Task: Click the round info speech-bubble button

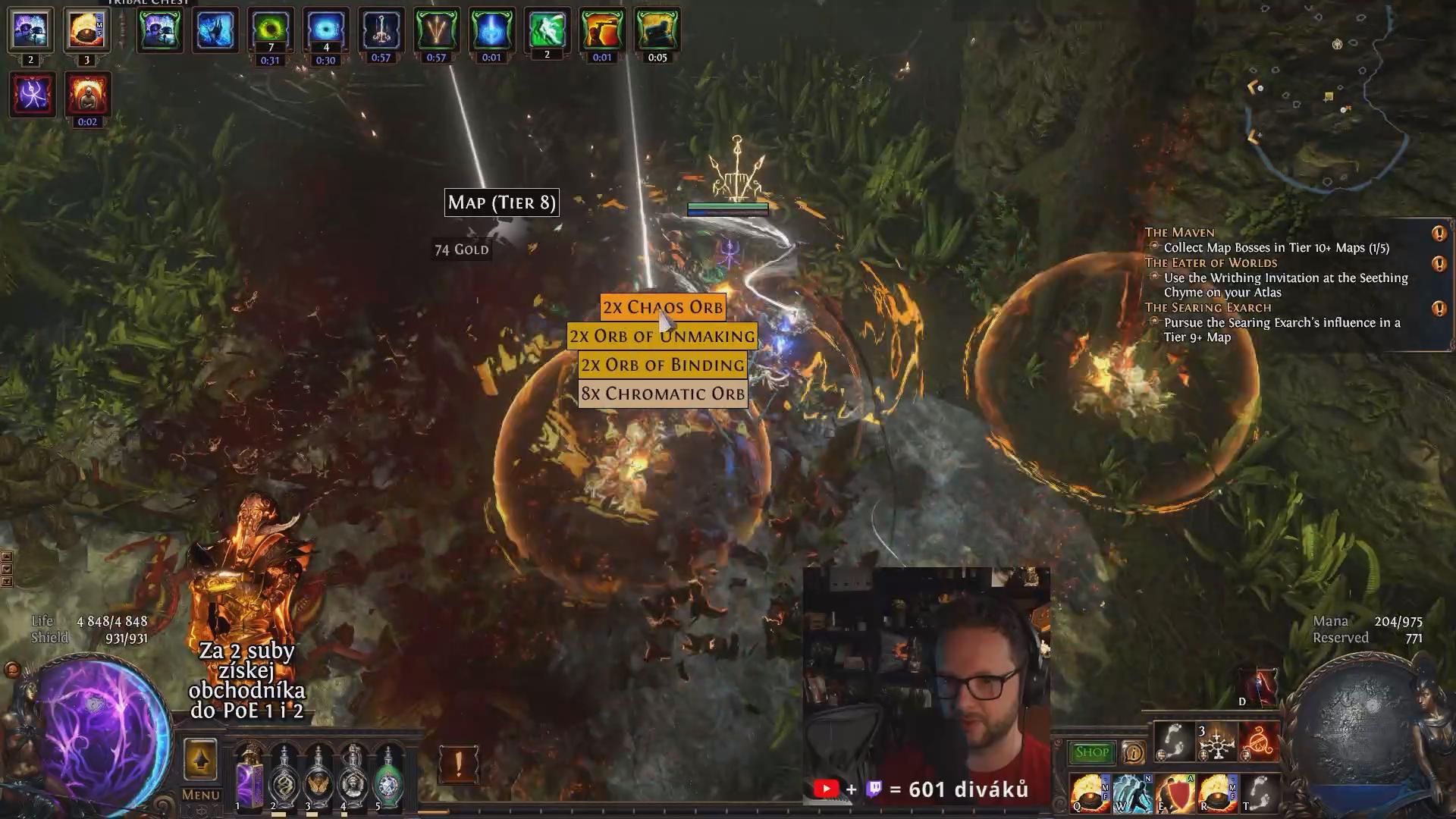Action: (1133, 752)
